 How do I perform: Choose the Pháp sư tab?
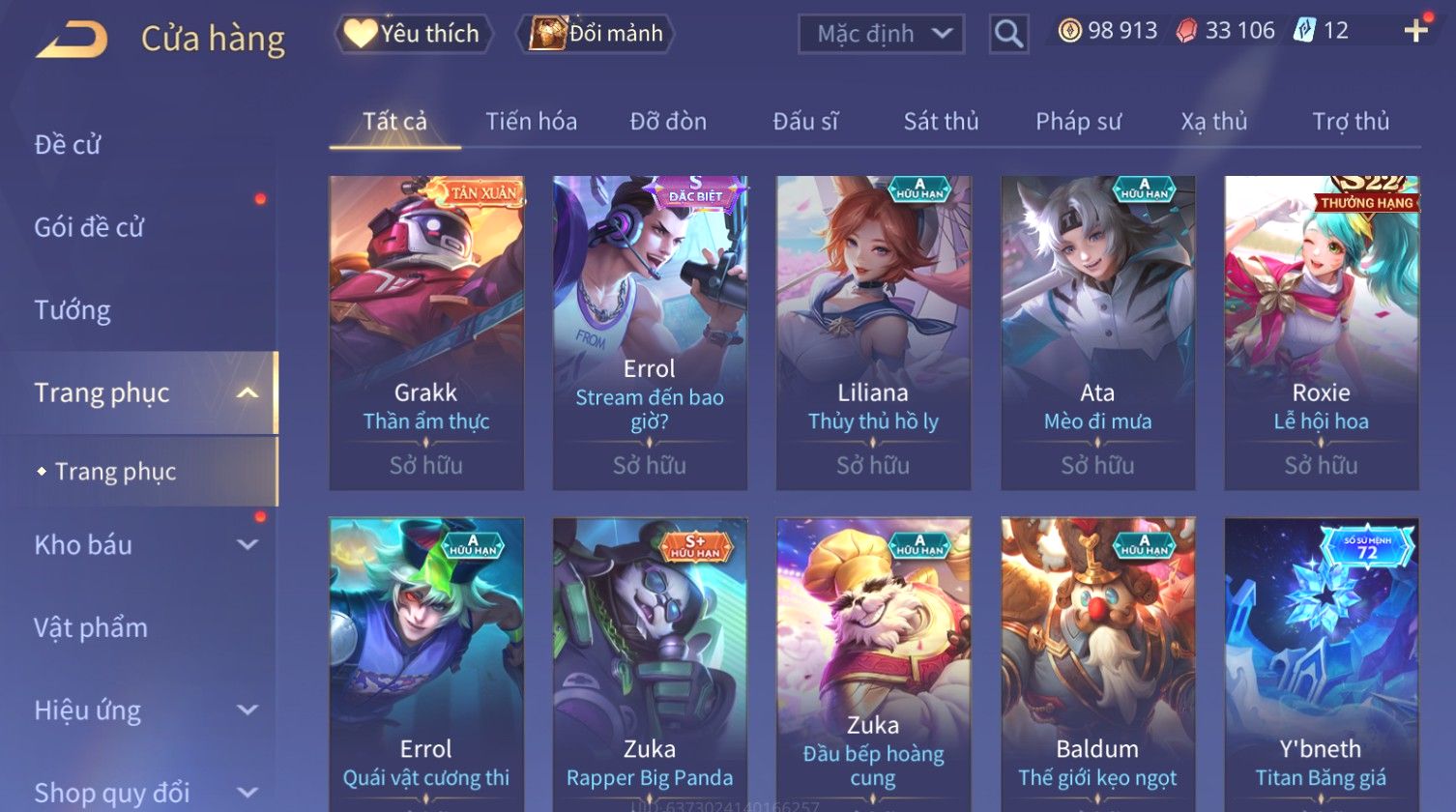coord(1078,122)
